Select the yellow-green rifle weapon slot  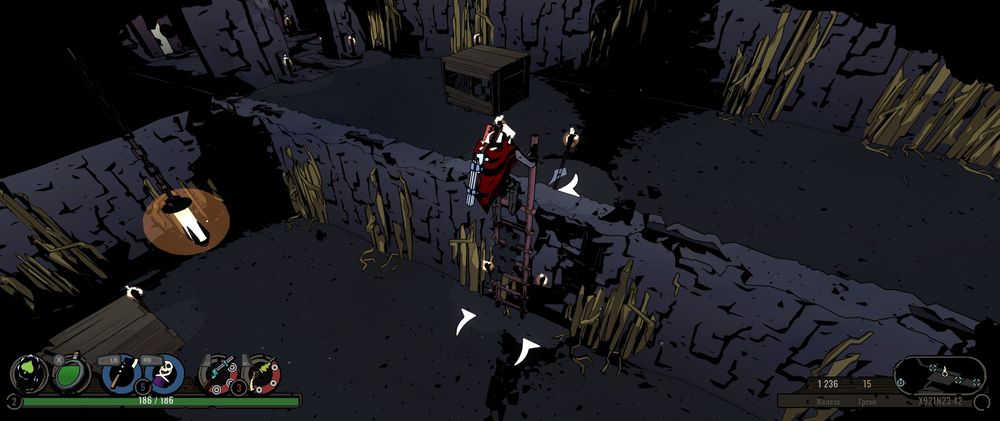262,373
